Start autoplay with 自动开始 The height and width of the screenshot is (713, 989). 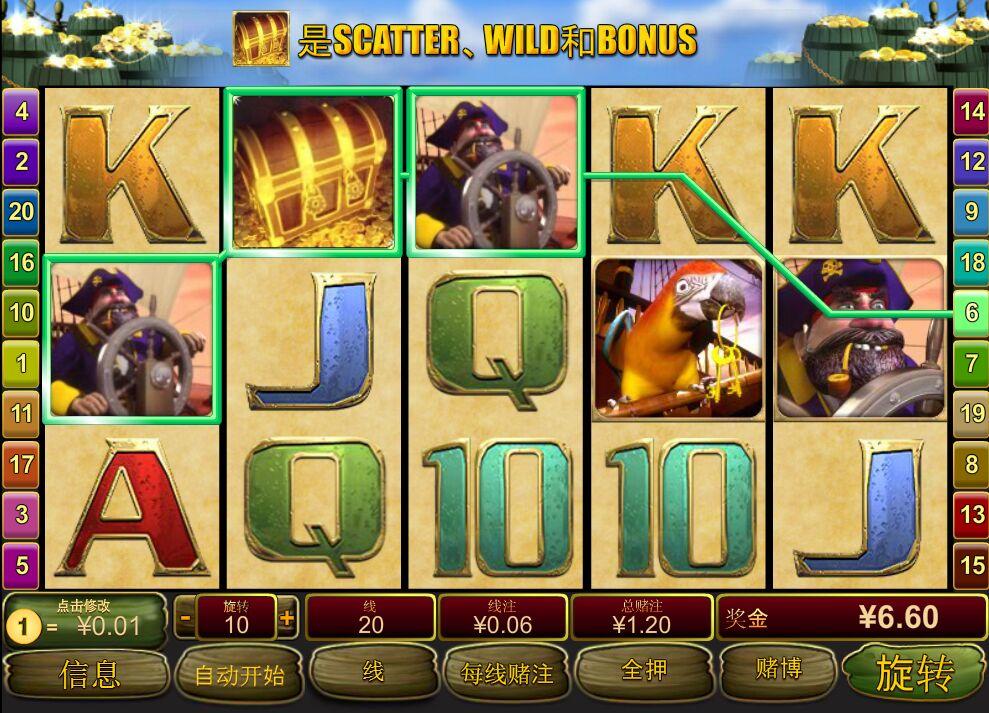[238, 675]
